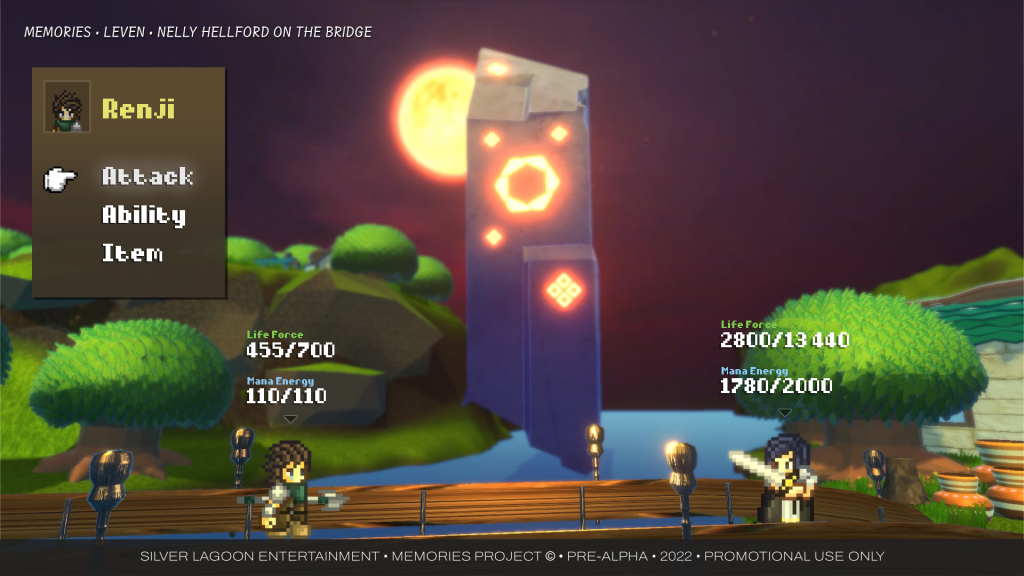Viewport: 1024px width, 576px height.
Task: Click Renji's character portrait
Action: (67, 107)
